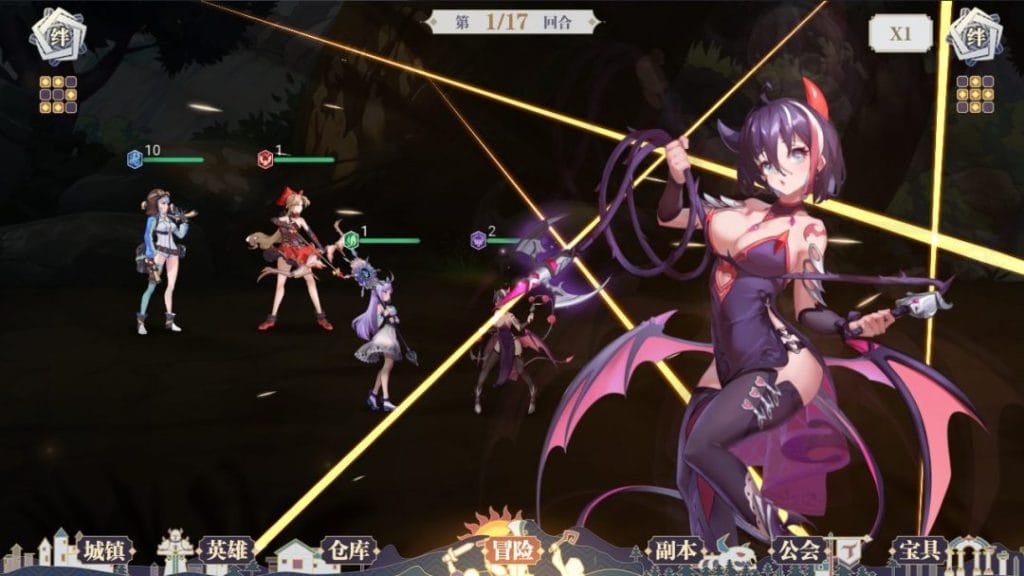Image resolution: width=1024 pixels, height=576 pixels.
Task: Open the left team 绊 bond icon
Action: point(55,34)
